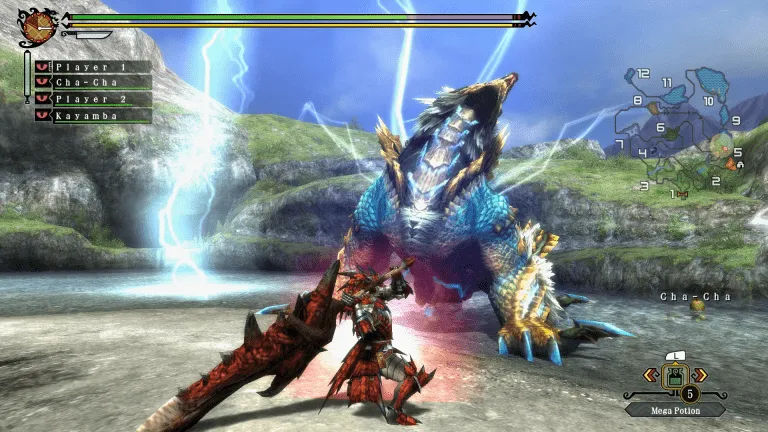Viewport: 768px width, 432px height.
Task: Select area 12 on the minimap
Action: (x=642, y=75)
